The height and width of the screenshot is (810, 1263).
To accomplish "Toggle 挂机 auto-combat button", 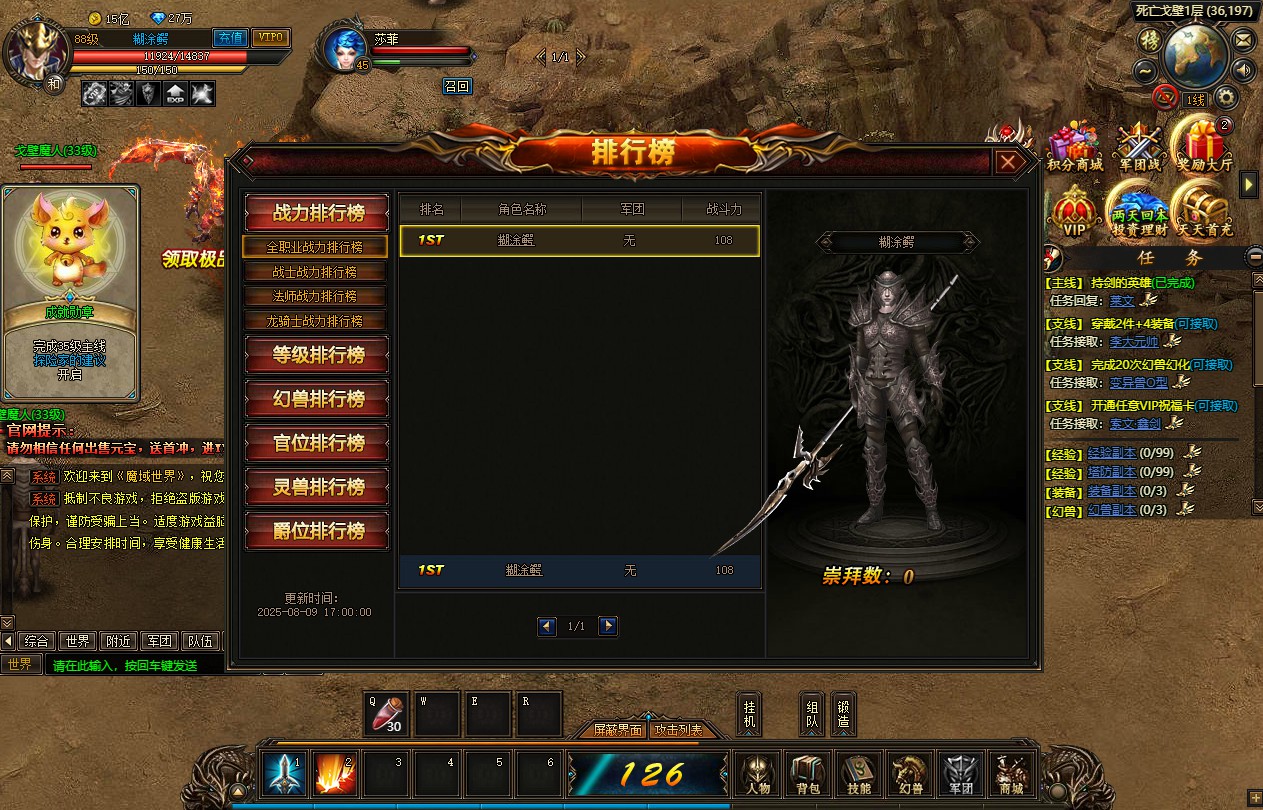I will click(750, 713).
